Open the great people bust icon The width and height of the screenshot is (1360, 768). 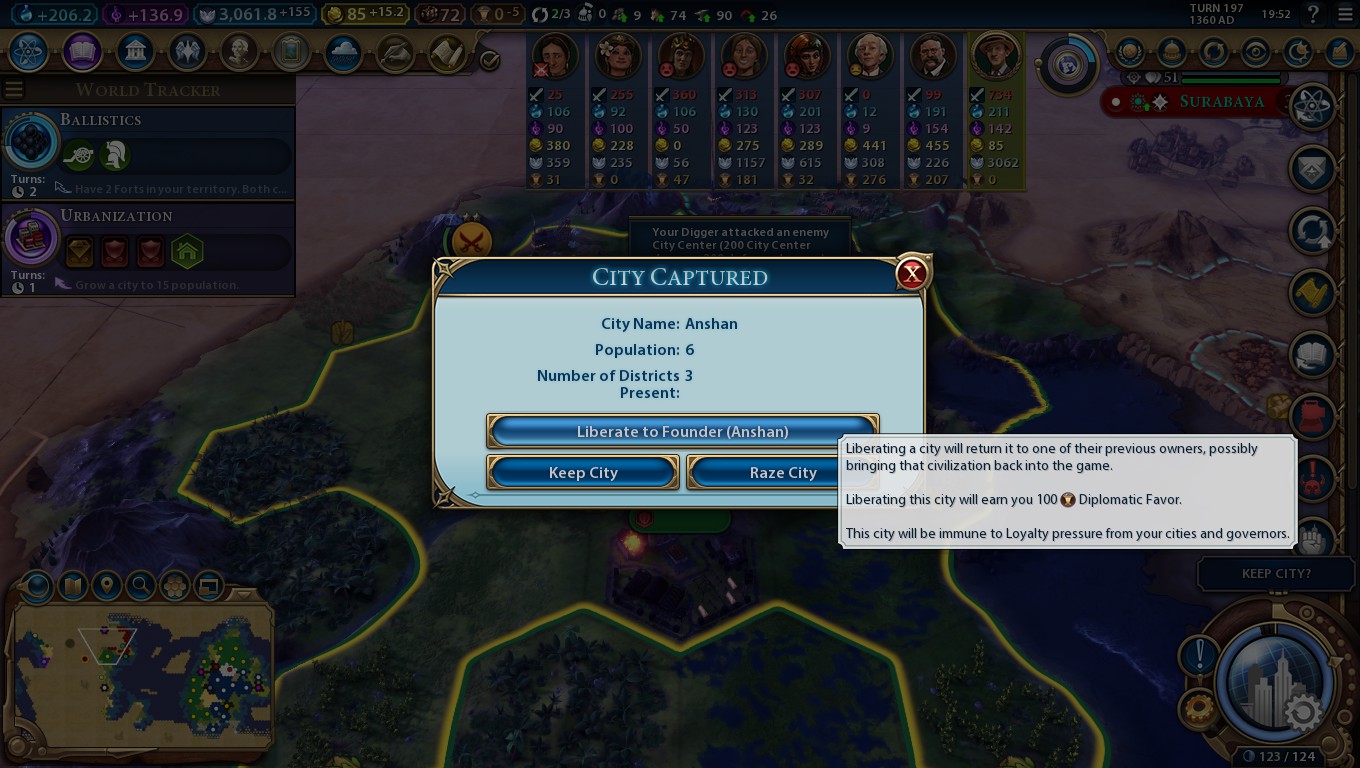tap(239, 51)
